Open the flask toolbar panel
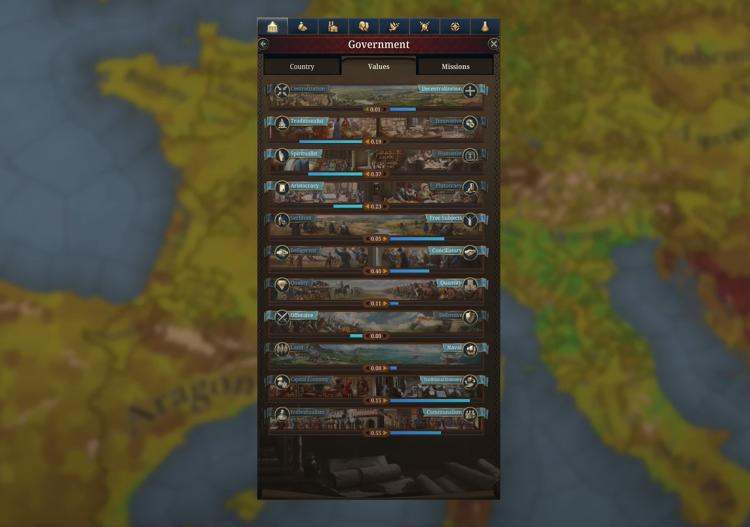The height and width of the screenshot is (527, 750). (485, 26)
